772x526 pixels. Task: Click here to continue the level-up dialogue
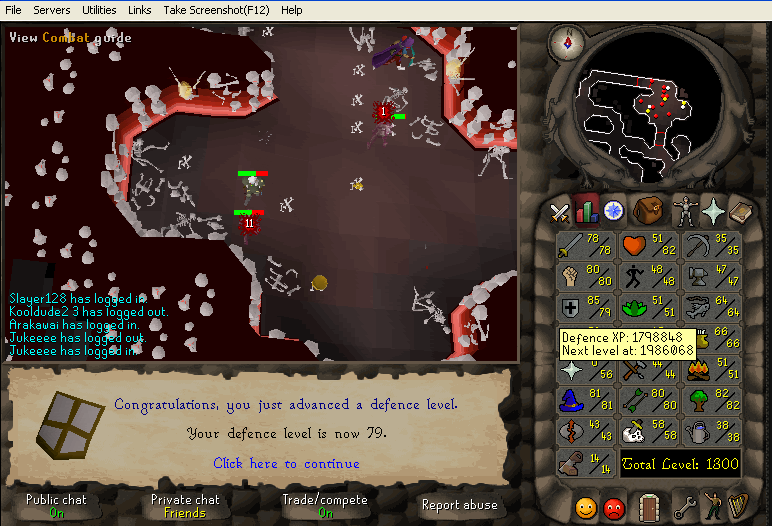pyautogui.click(x=286, y=464)
